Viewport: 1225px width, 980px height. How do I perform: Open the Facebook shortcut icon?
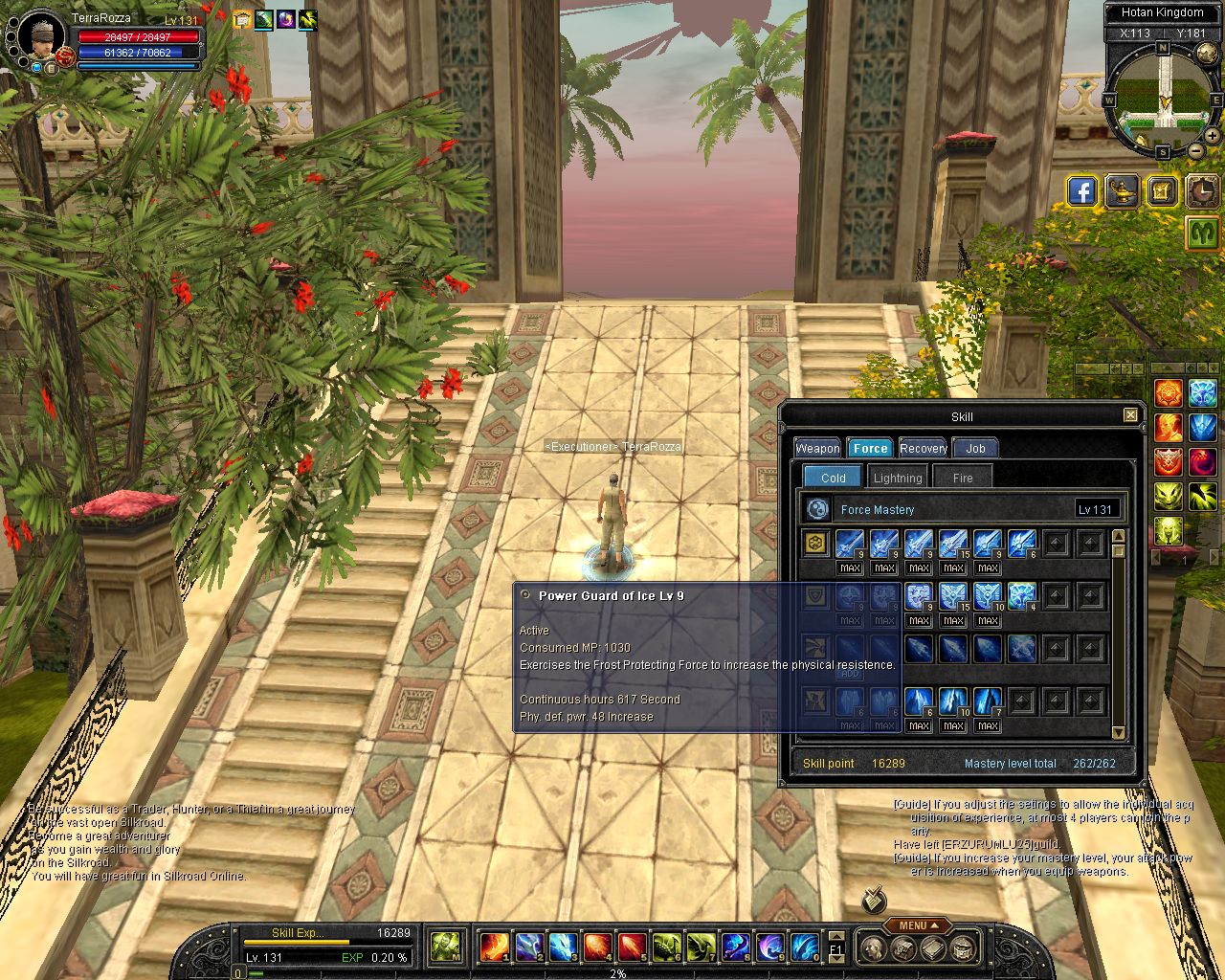click(1081, 191)
